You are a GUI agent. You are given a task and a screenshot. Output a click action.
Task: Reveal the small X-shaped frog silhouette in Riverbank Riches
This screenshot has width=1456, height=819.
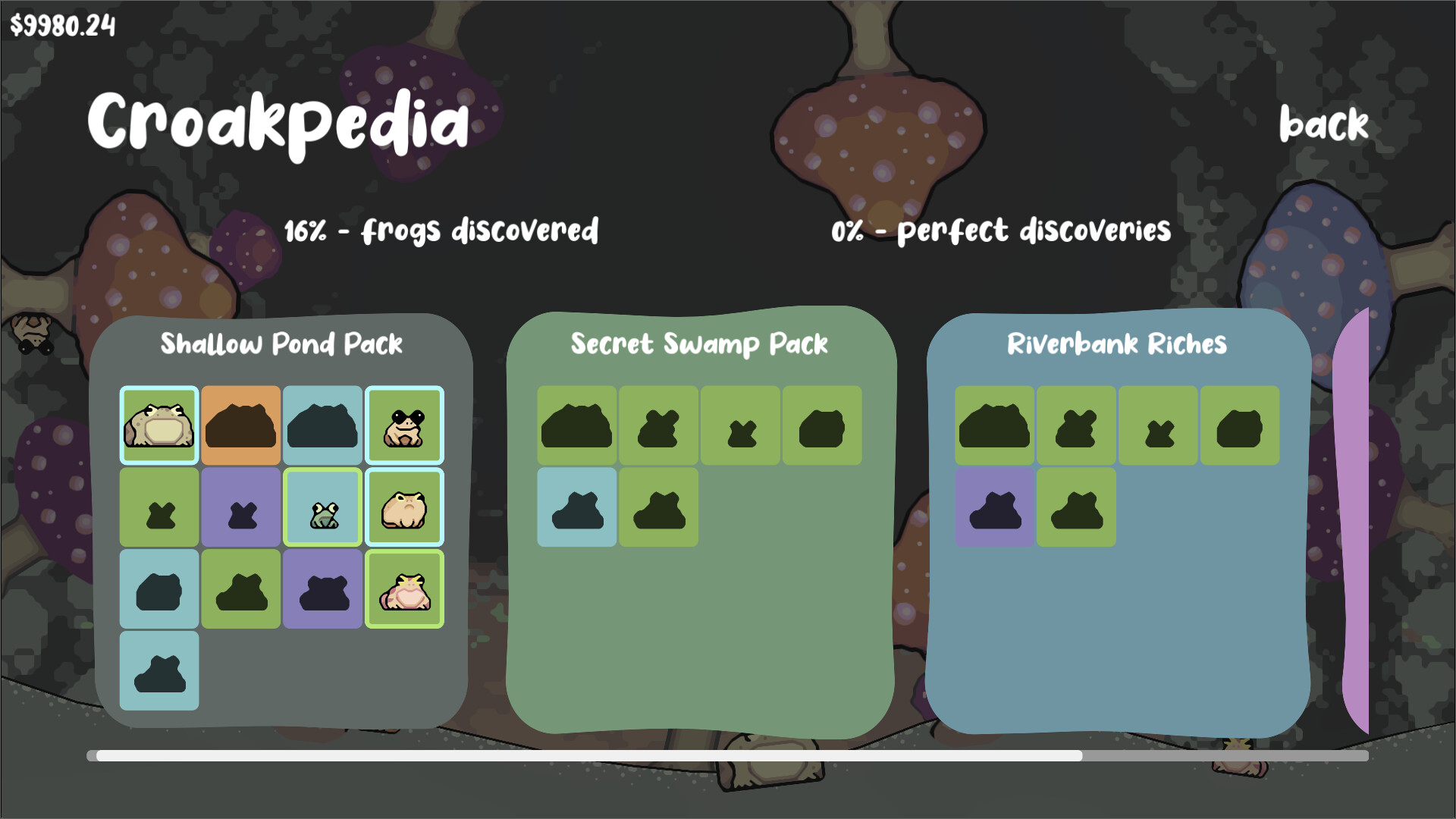(x=1158, y=426)
